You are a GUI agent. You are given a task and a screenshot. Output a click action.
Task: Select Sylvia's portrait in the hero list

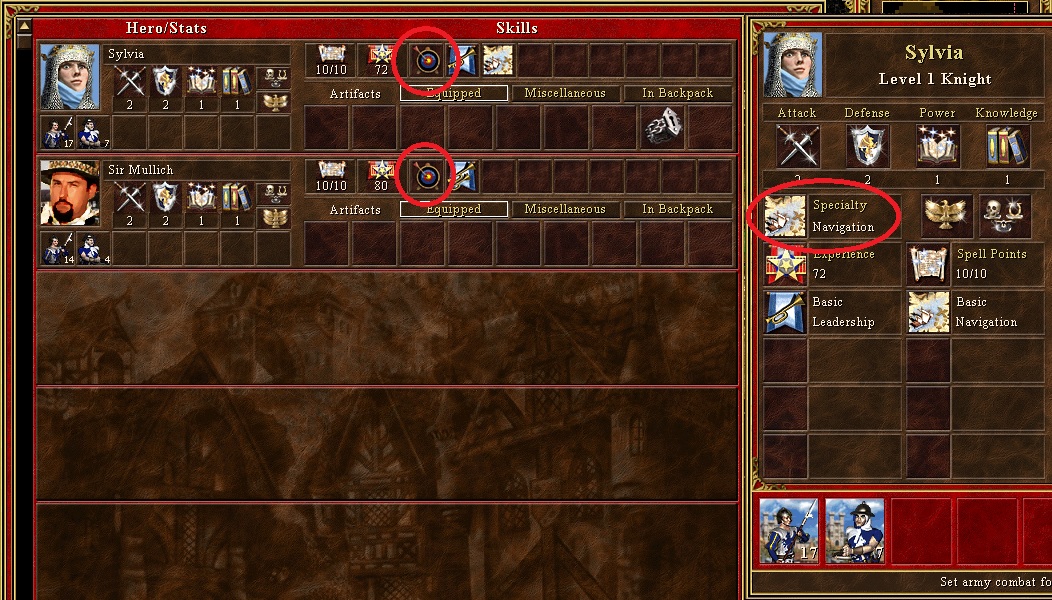tap(70, 77)
